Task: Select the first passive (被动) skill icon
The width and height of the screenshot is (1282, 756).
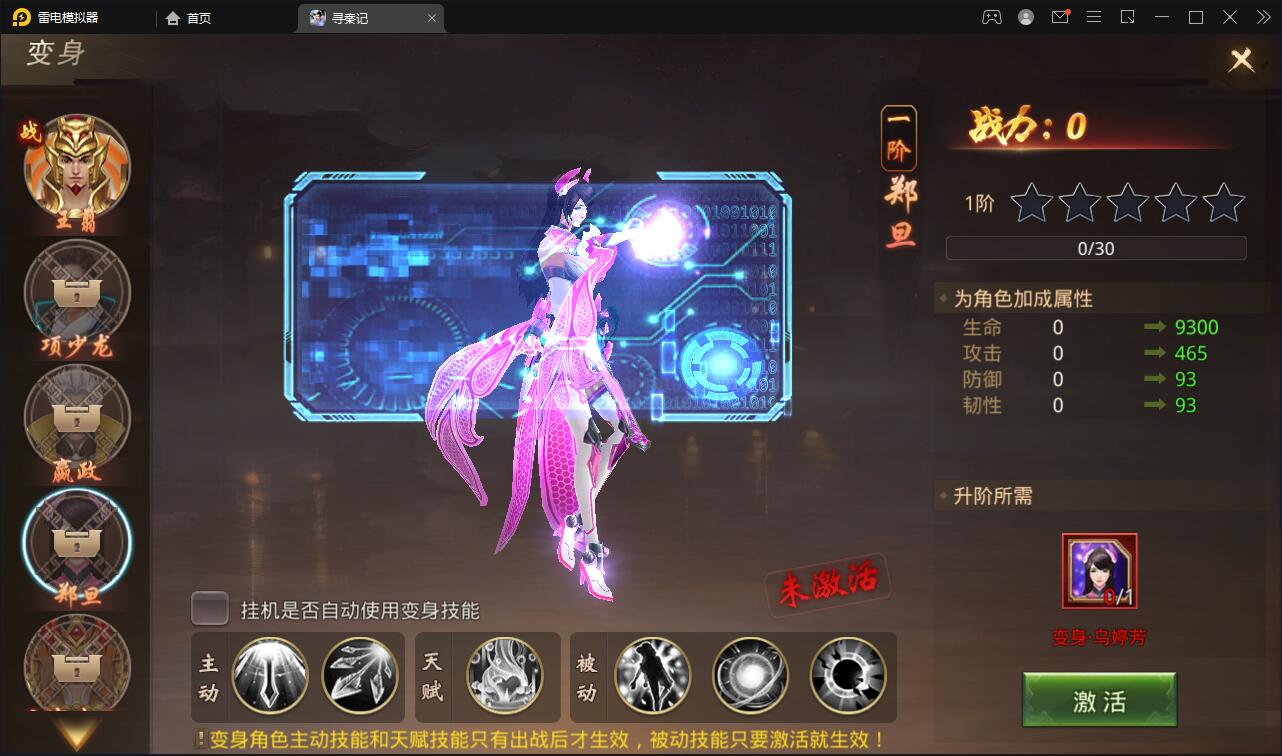Action: (651, 677)
